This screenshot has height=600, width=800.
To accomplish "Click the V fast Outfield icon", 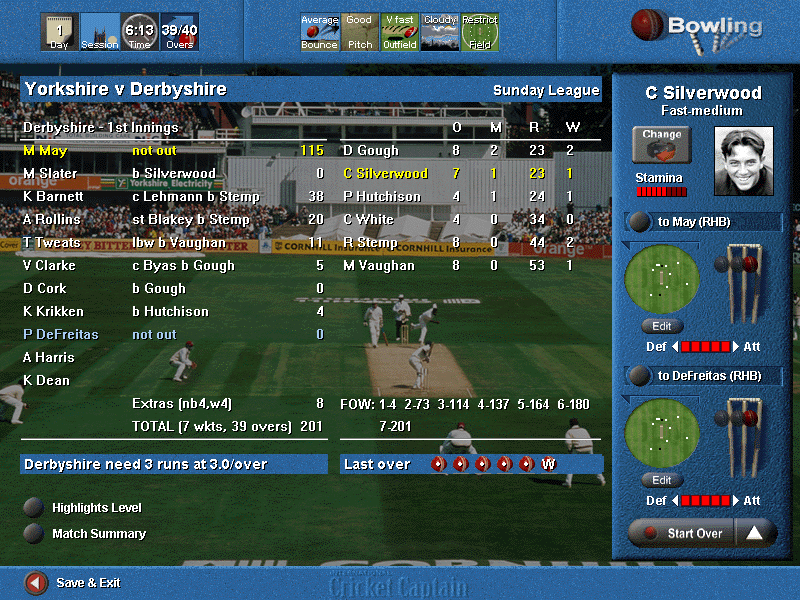I will click(x=399, y=32).
